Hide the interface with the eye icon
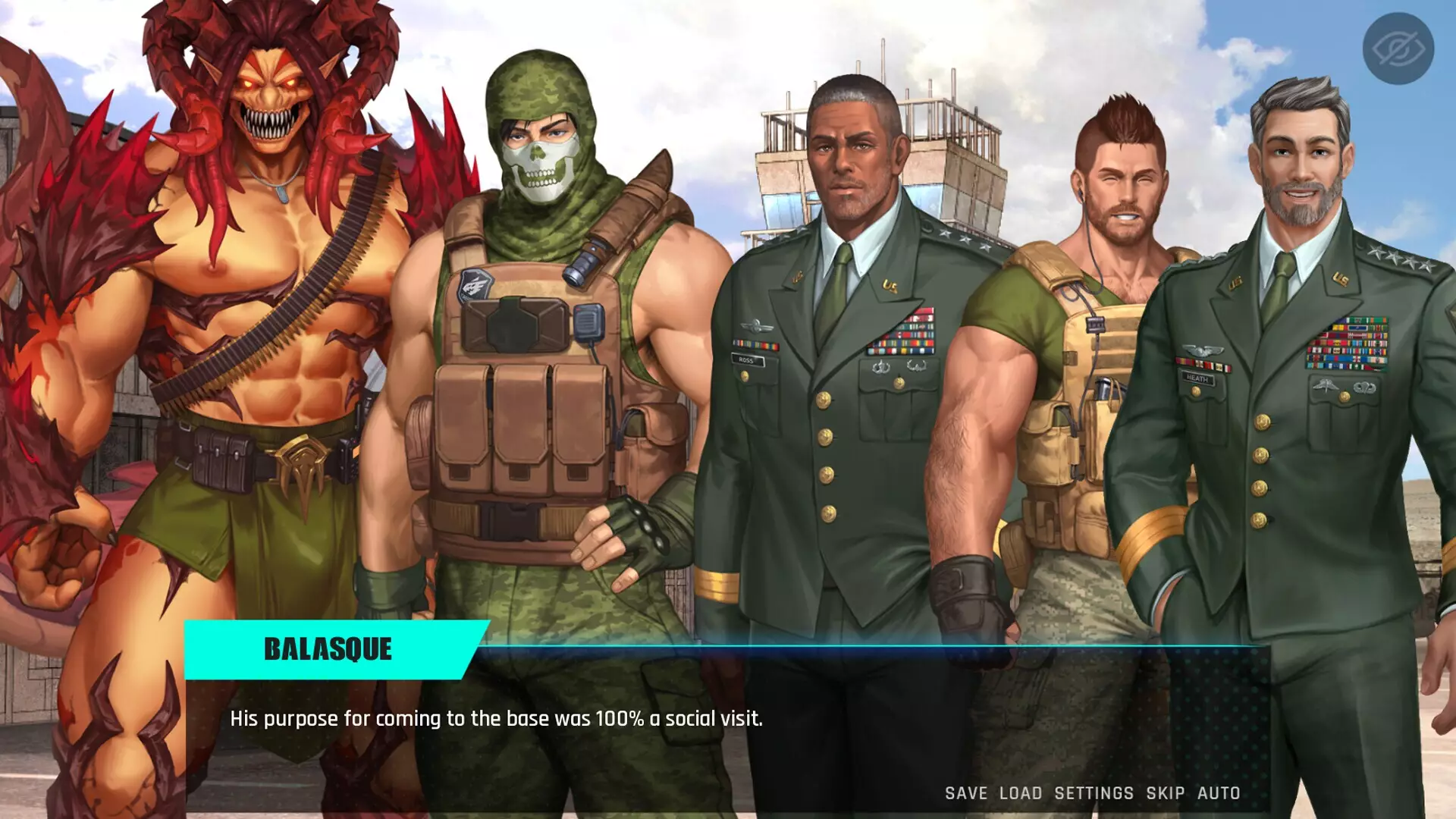The width and height of the screenshot is (1456, 819). coord(1398,49)
